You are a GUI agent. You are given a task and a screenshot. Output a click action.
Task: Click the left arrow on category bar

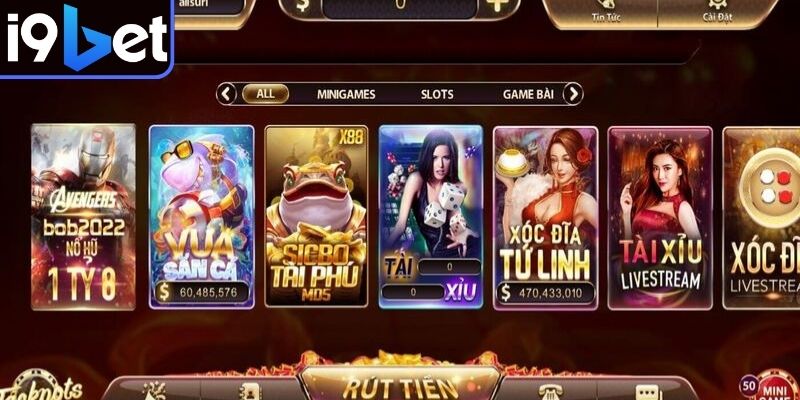[x=227, y=94]
